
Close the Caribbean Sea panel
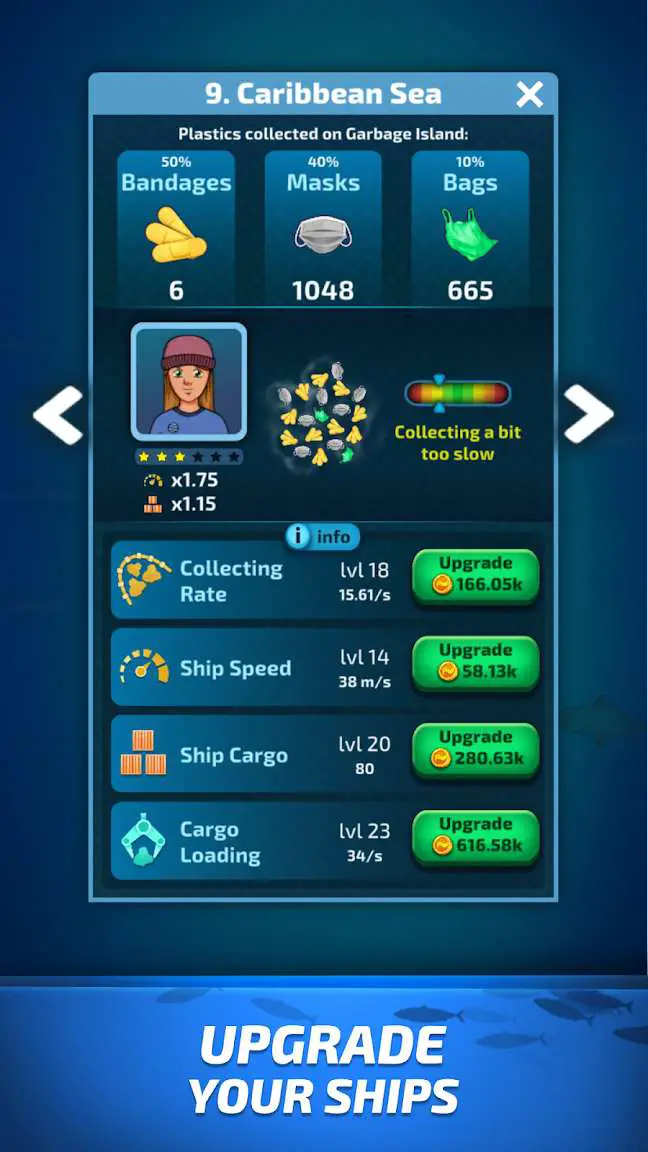point(529,95)
